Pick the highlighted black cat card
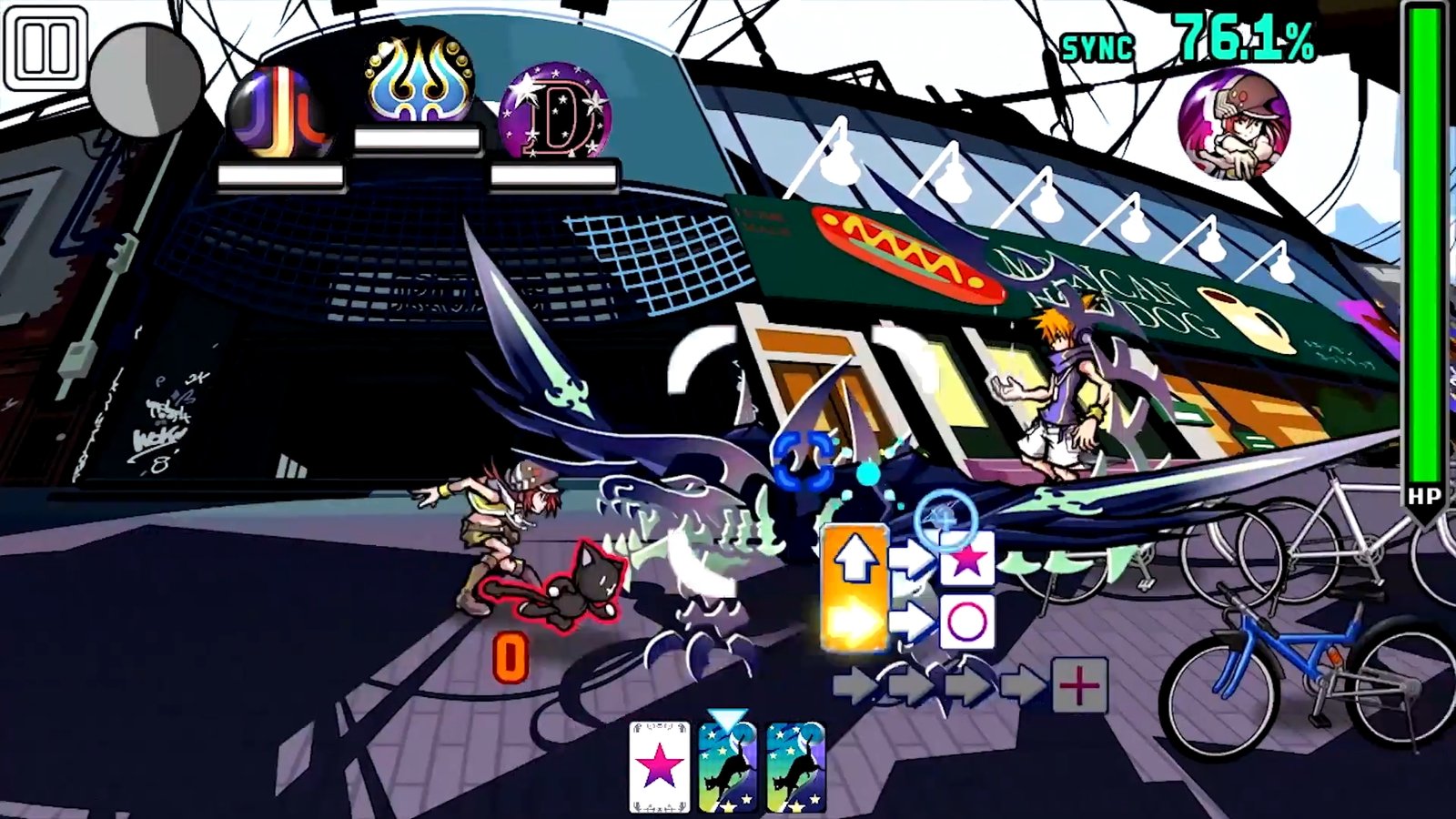 pos(728,767)
